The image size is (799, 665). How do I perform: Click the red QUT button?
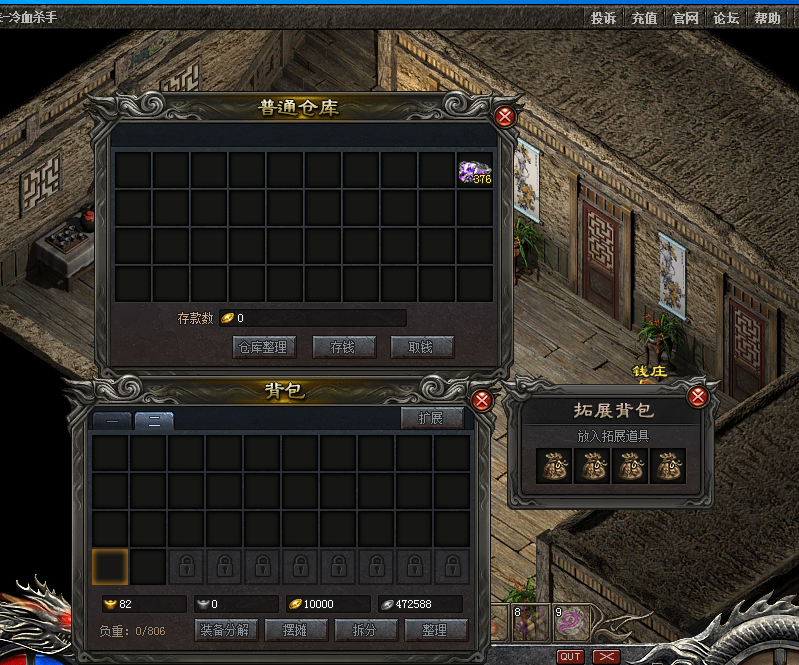coord(570,656)
